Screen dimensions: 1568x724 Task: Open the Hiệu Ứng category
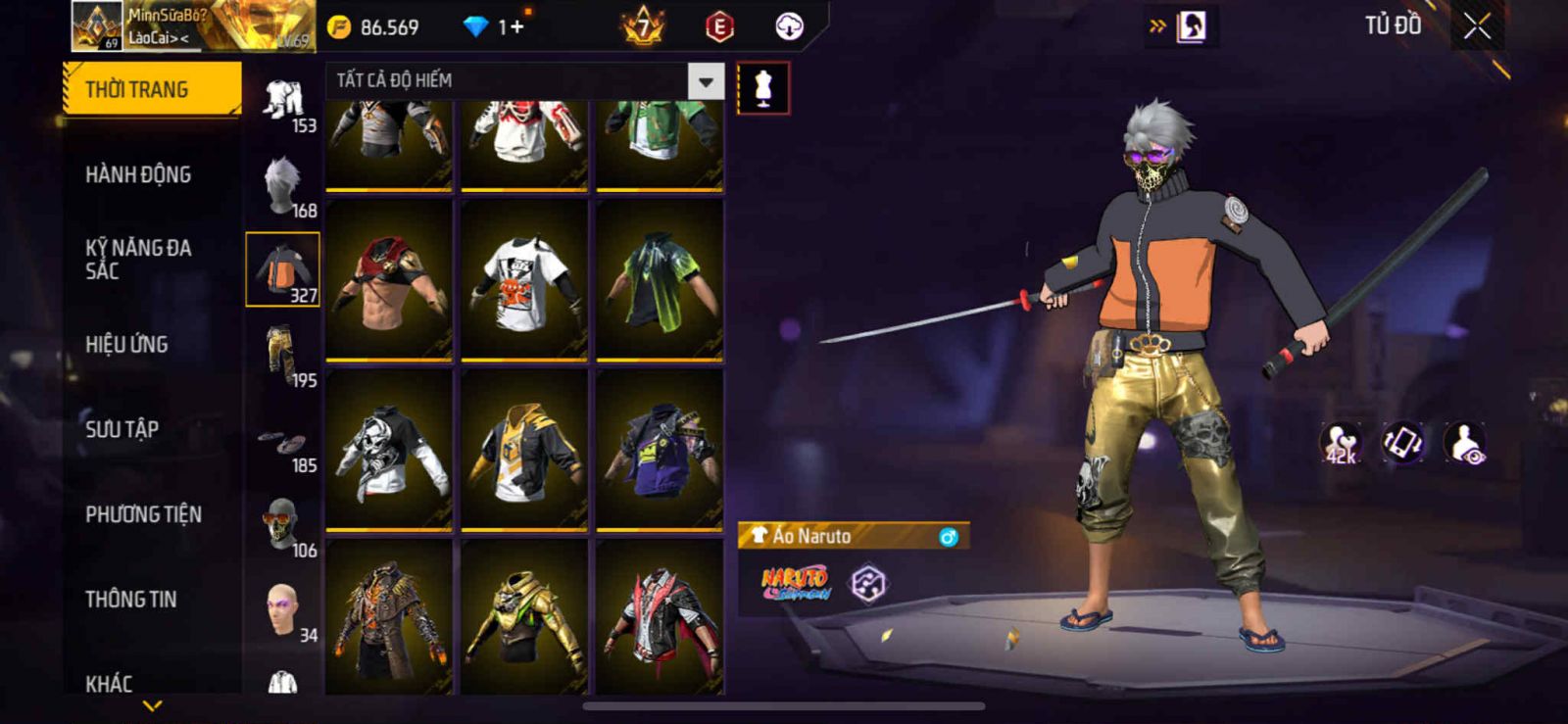pyautogui.click(x=126, y=344)
